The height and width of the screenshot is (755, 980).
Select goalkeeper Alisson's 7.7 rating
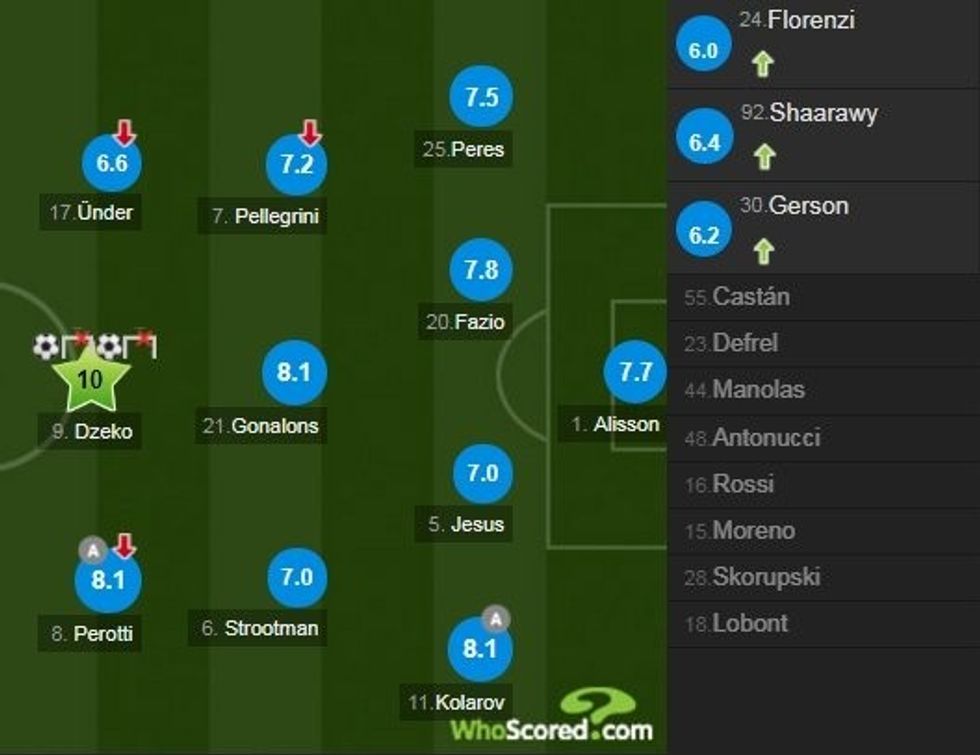tap(635, 373)
